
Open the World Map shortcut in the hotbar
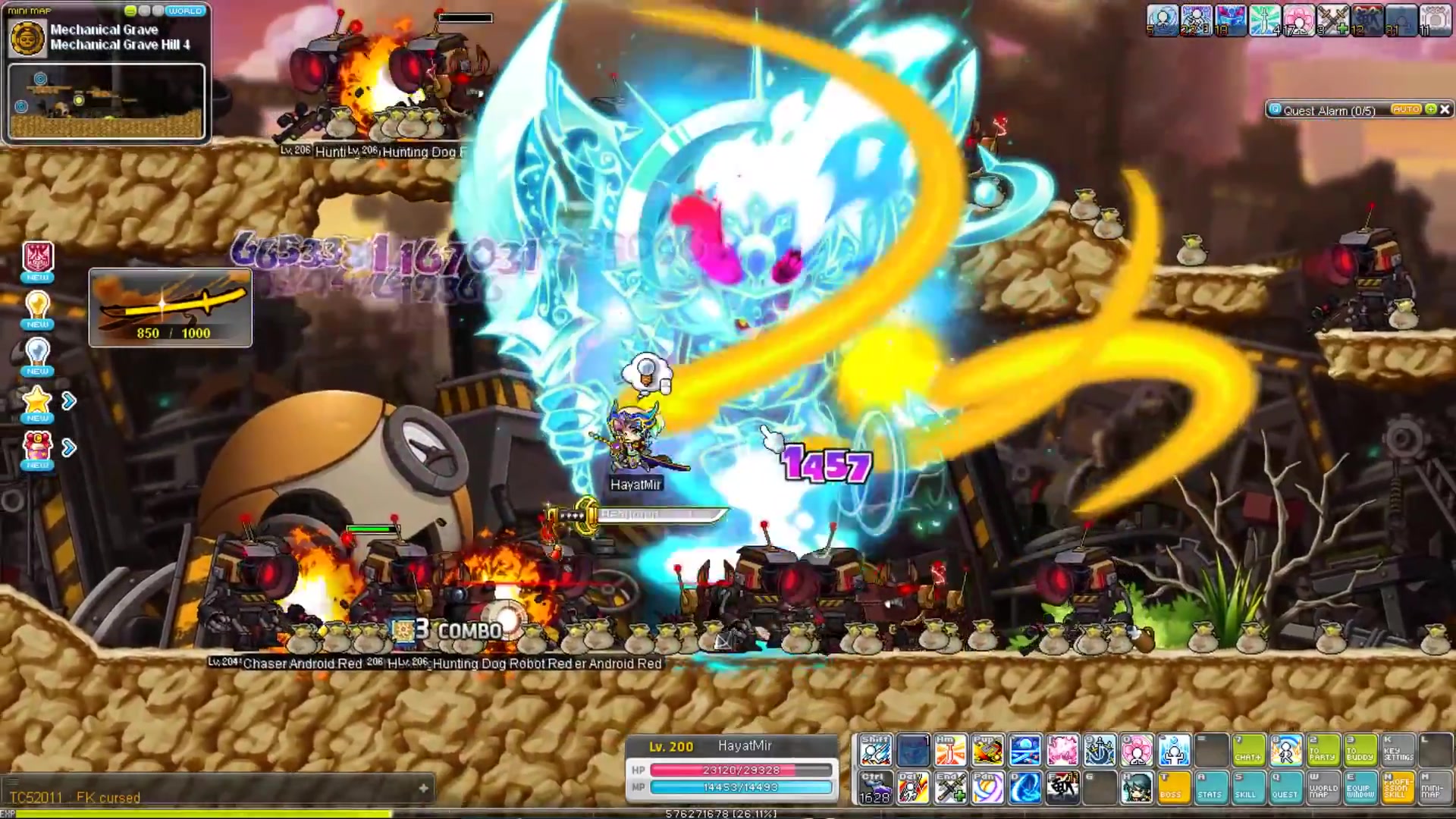(x=1323, y=788)
